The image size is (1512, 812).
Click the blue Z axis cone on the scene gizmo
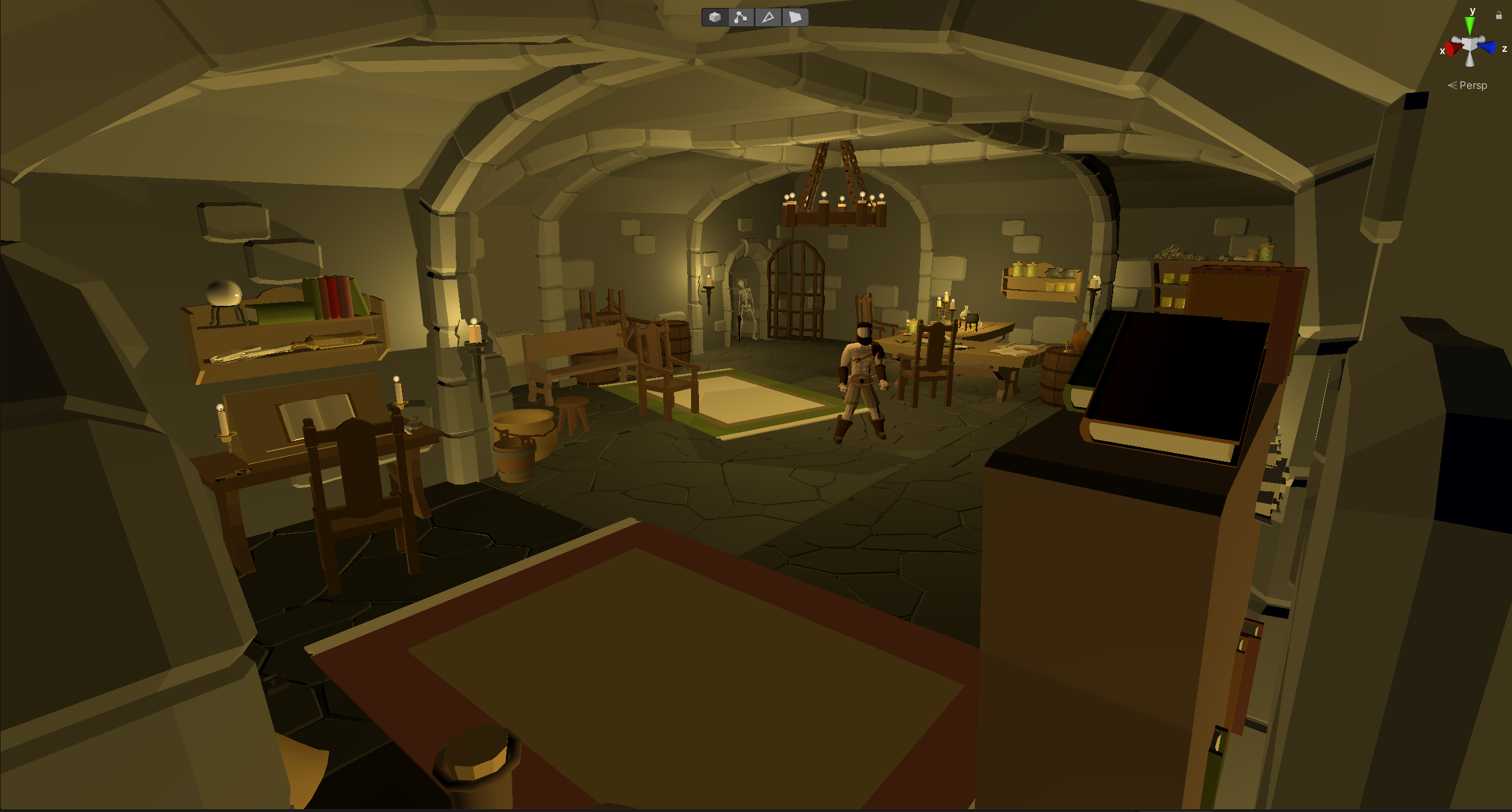tap(1488, 47)
